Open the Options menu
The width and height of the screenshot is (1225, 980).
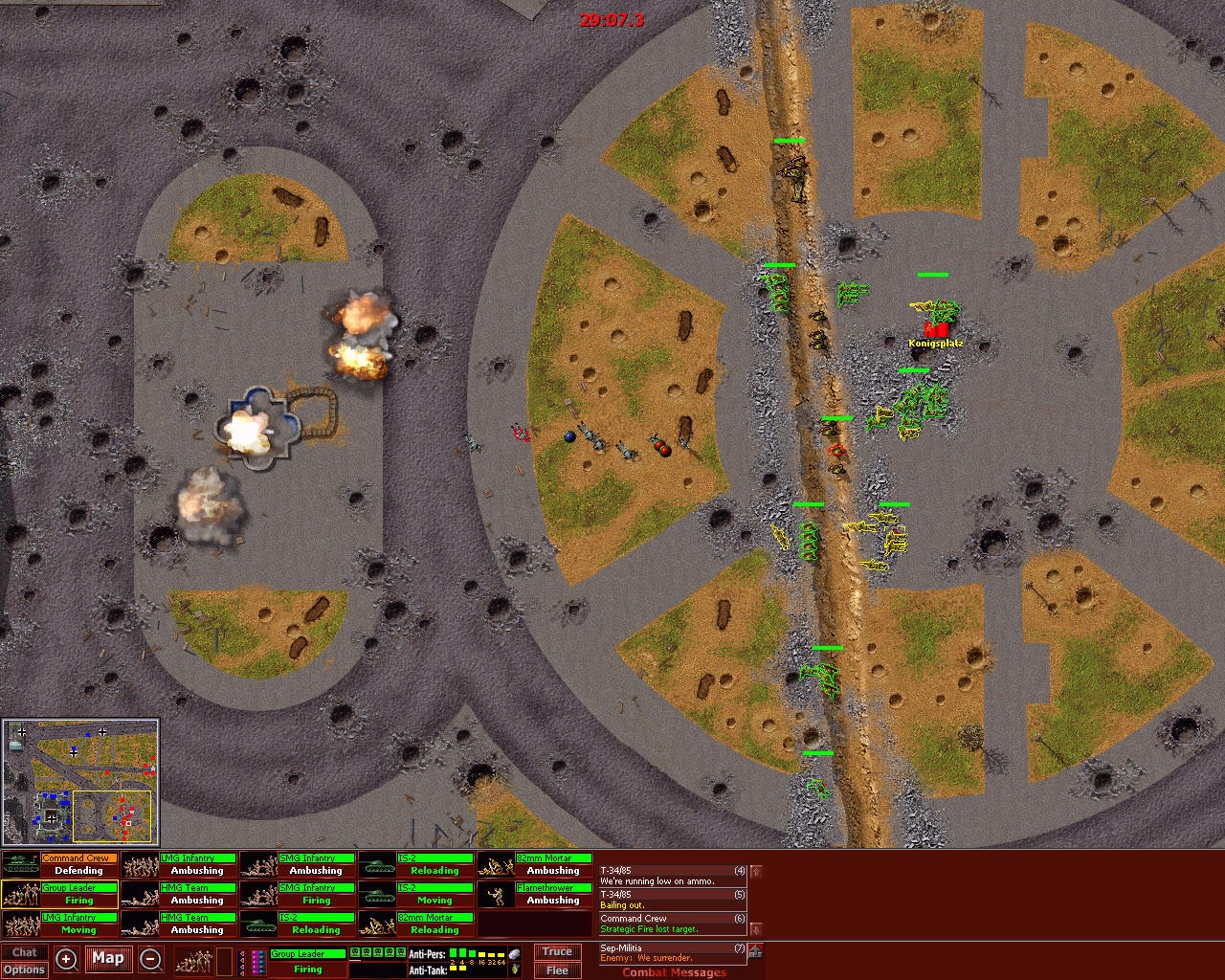pyautogui.click(x=26, y=969)
